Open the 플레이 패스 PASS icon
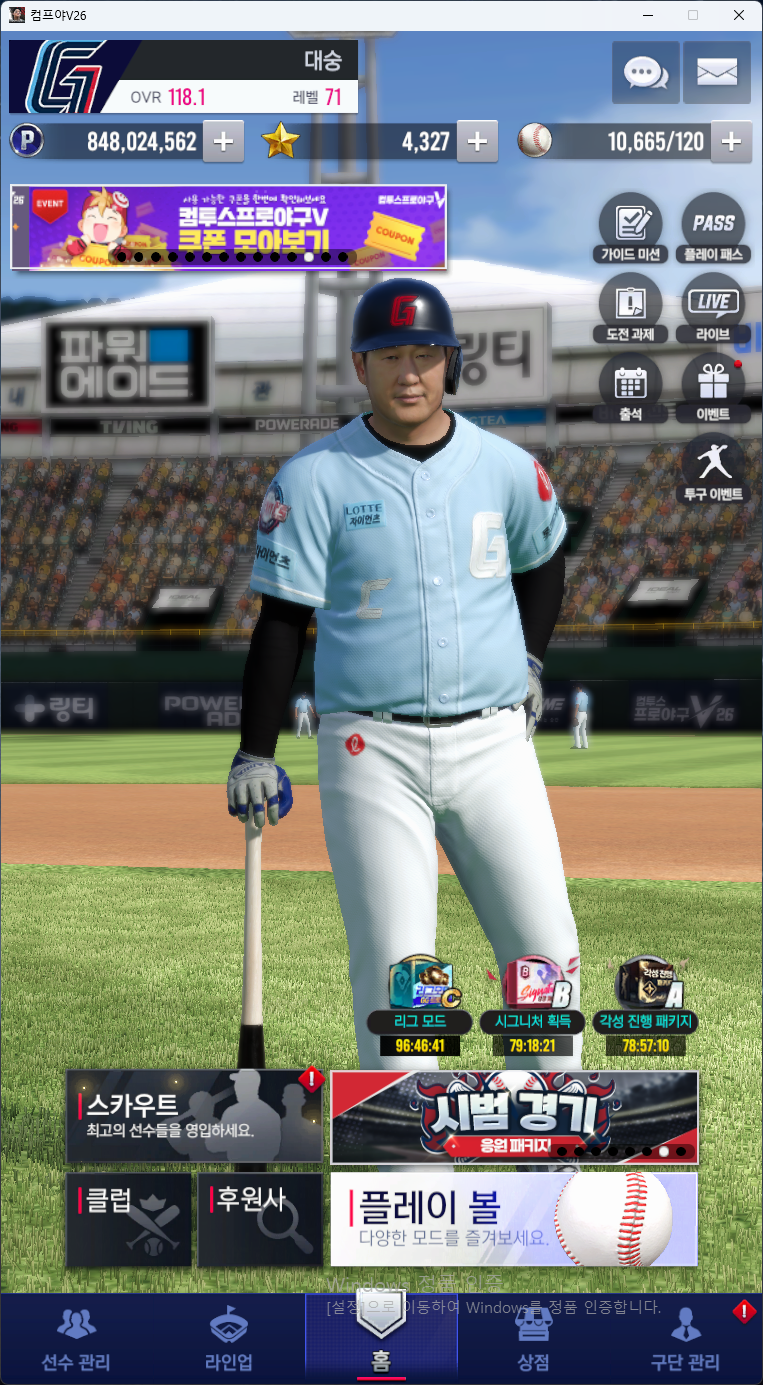The height and width of the screenshot is (1385, 763). coord(713,228)
